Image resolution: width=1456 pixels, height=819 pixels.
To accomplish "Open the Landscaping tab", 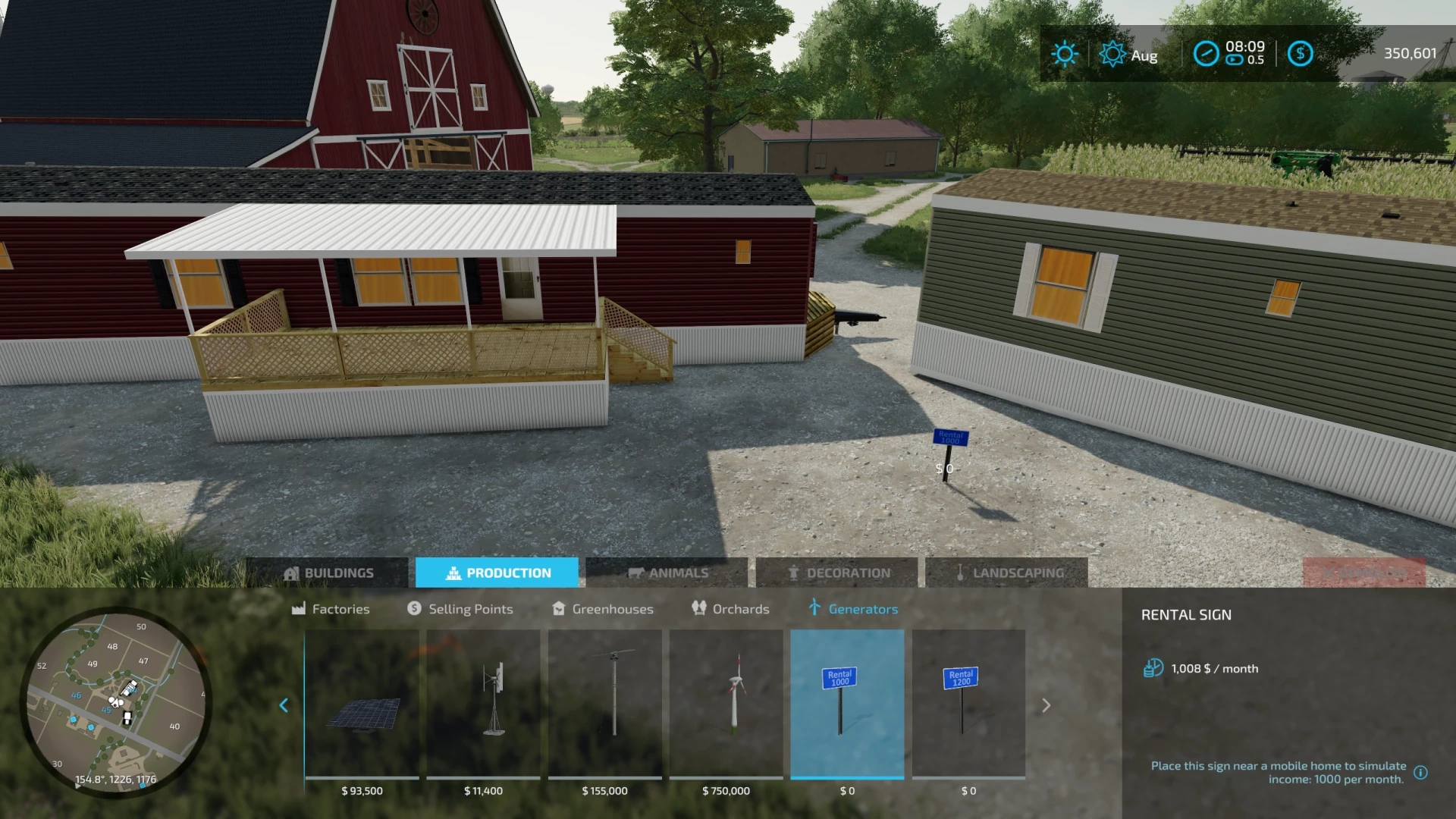I will 1007,573.
